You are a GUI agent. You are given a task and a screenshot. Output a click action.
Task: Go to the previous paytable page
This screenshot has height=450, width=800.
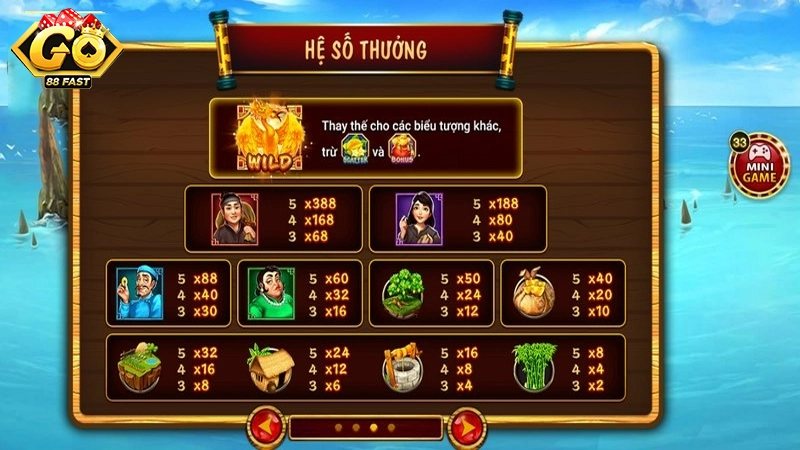tap(267, 427)
